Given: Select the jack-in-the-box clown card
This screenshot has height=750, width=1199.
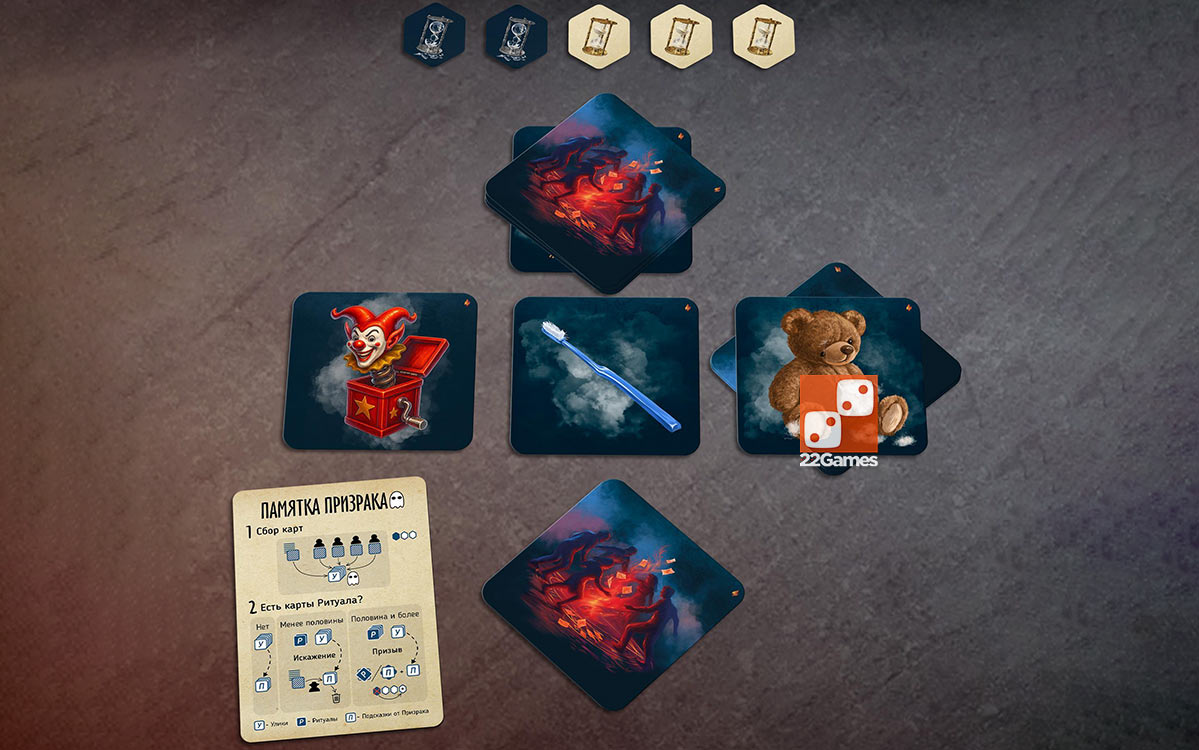Looking at the screenshot, I should [x=380, y=370].
